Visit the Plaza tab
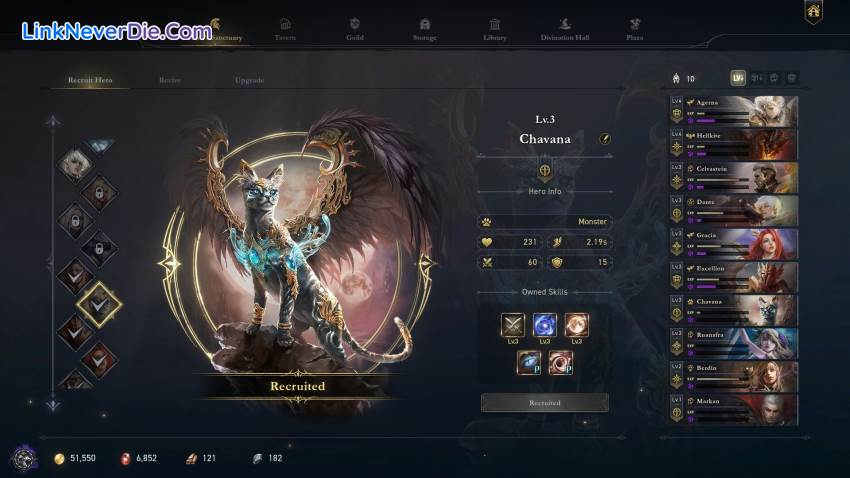The image size is (850, 478). click(634, 29)
